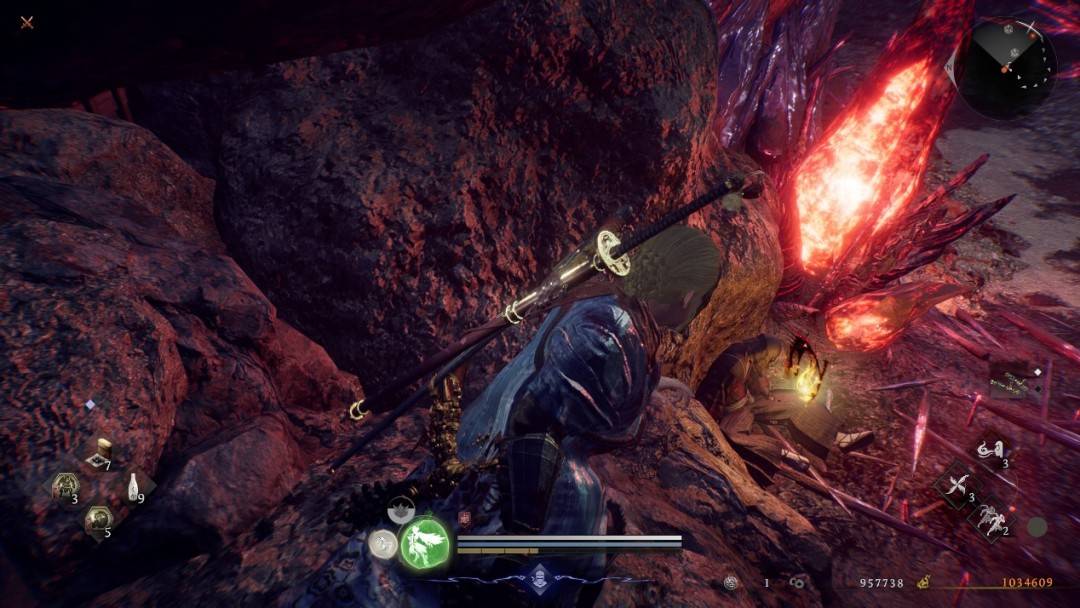The height and width of the screenshot is (608, 1080).
Task: Choose the gold emblem item showing 5
Action: coord(98,518)
